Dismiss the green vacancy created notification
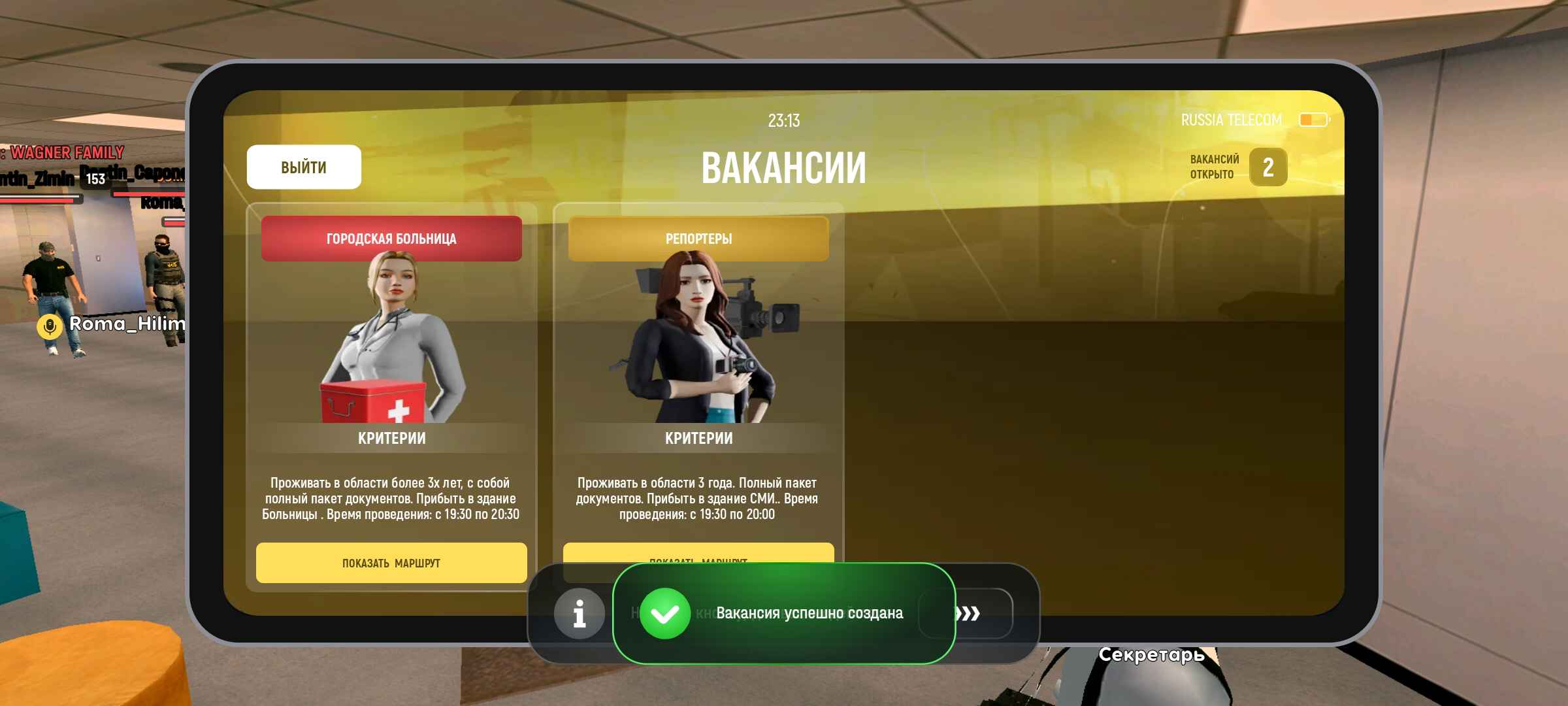This screenshot has height=706, width=1568. (x=784, y=614)
